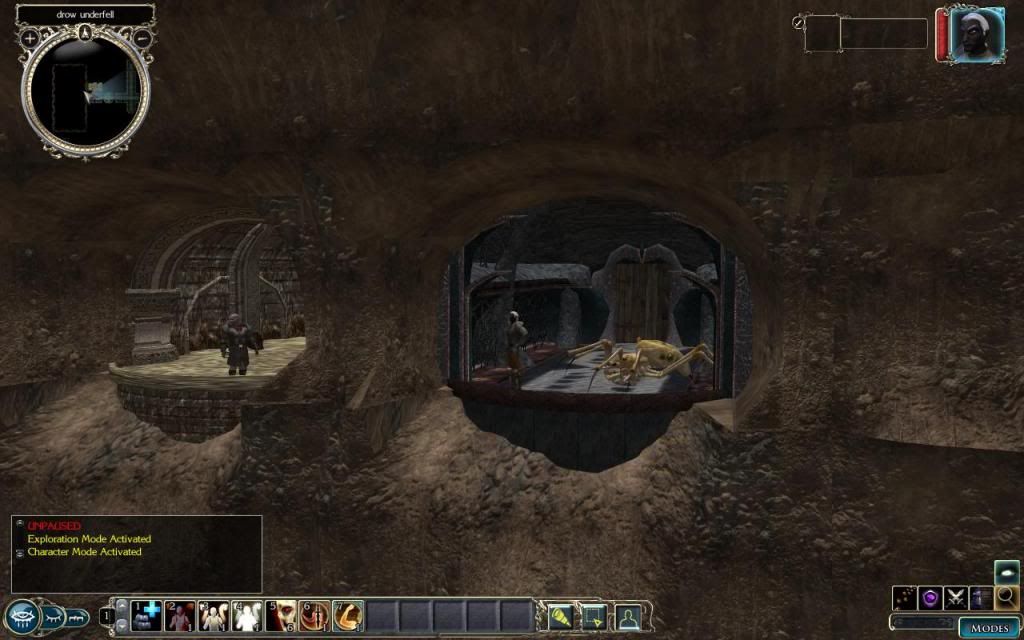Toggle the crossed swords combat icon
Screen dimensions: 1024x640
click(x=957, y=598)
